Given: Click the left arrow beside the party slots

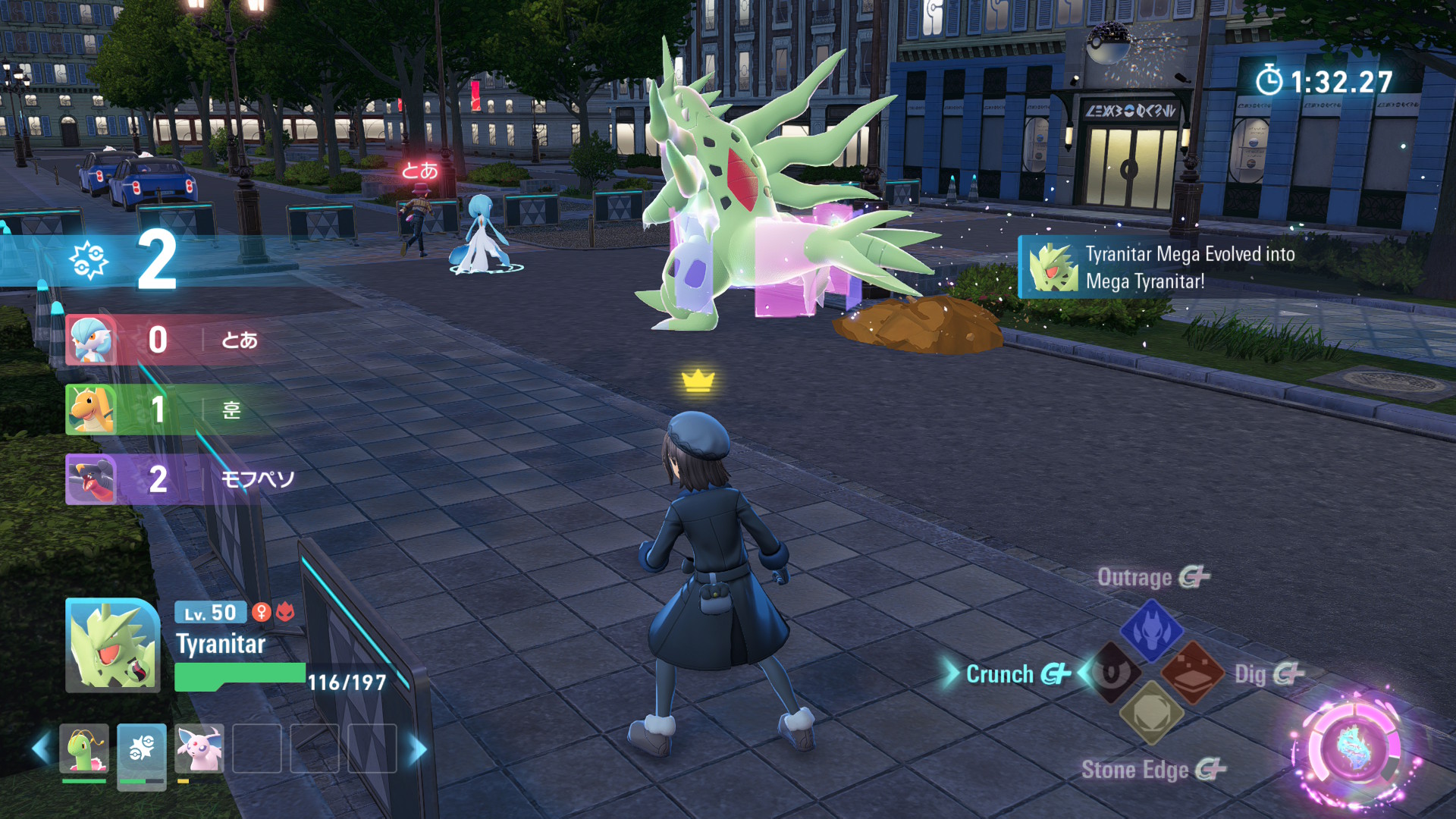Looking at the screenshot, I should 41,748.
